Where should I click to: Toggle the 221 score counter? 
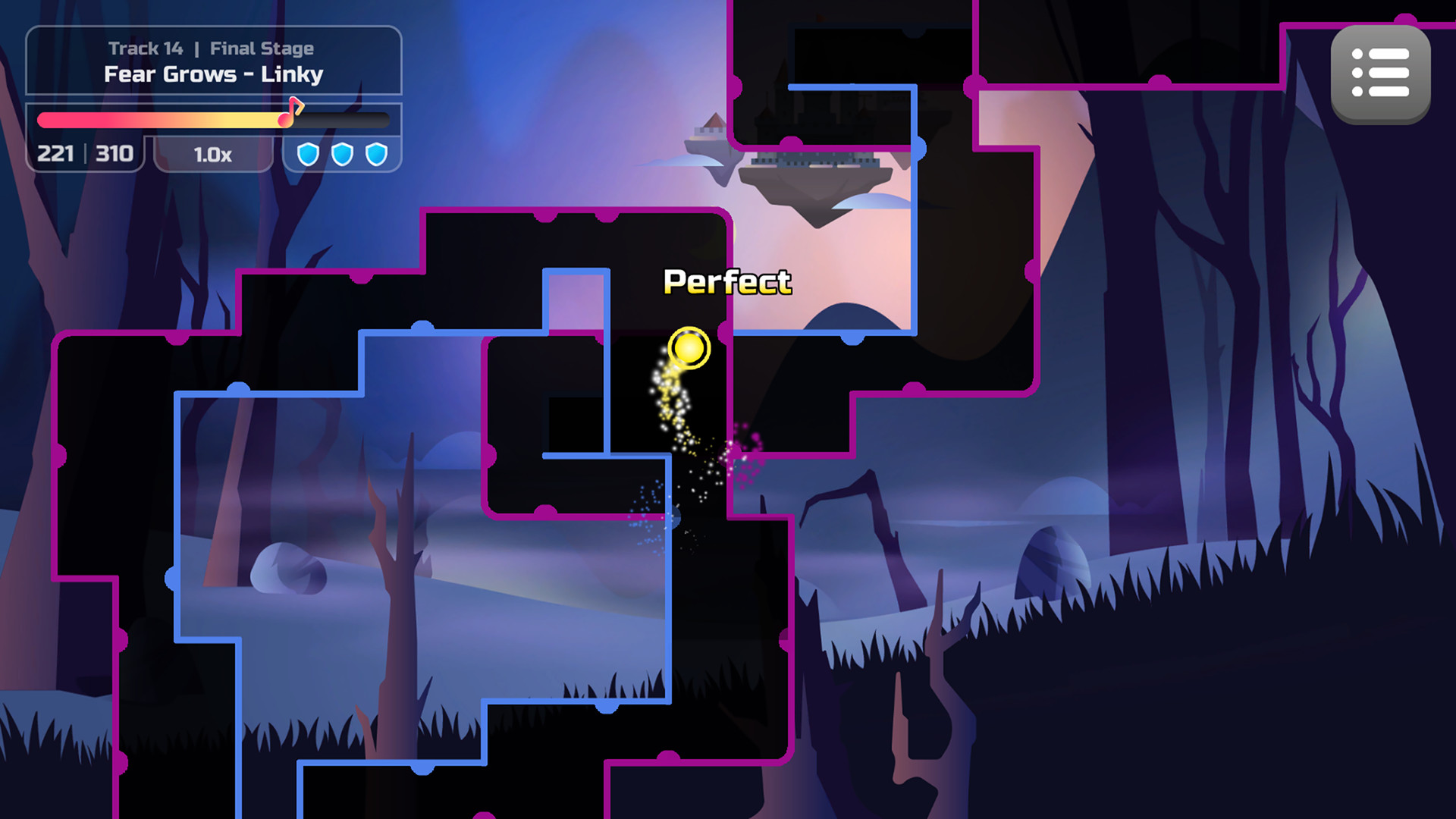pos(54,154)
